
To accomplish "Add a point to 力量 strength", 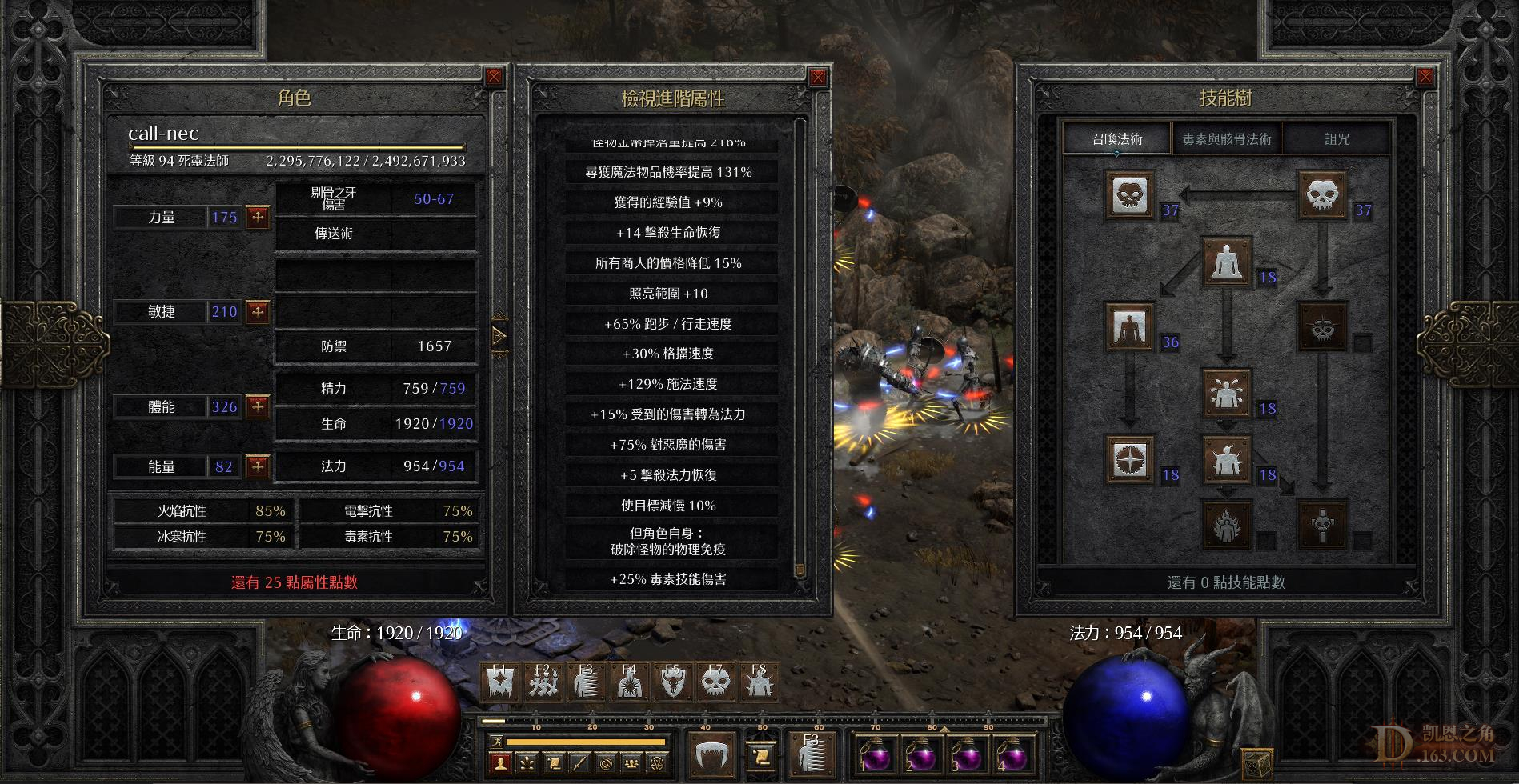I will coord(258,217).
